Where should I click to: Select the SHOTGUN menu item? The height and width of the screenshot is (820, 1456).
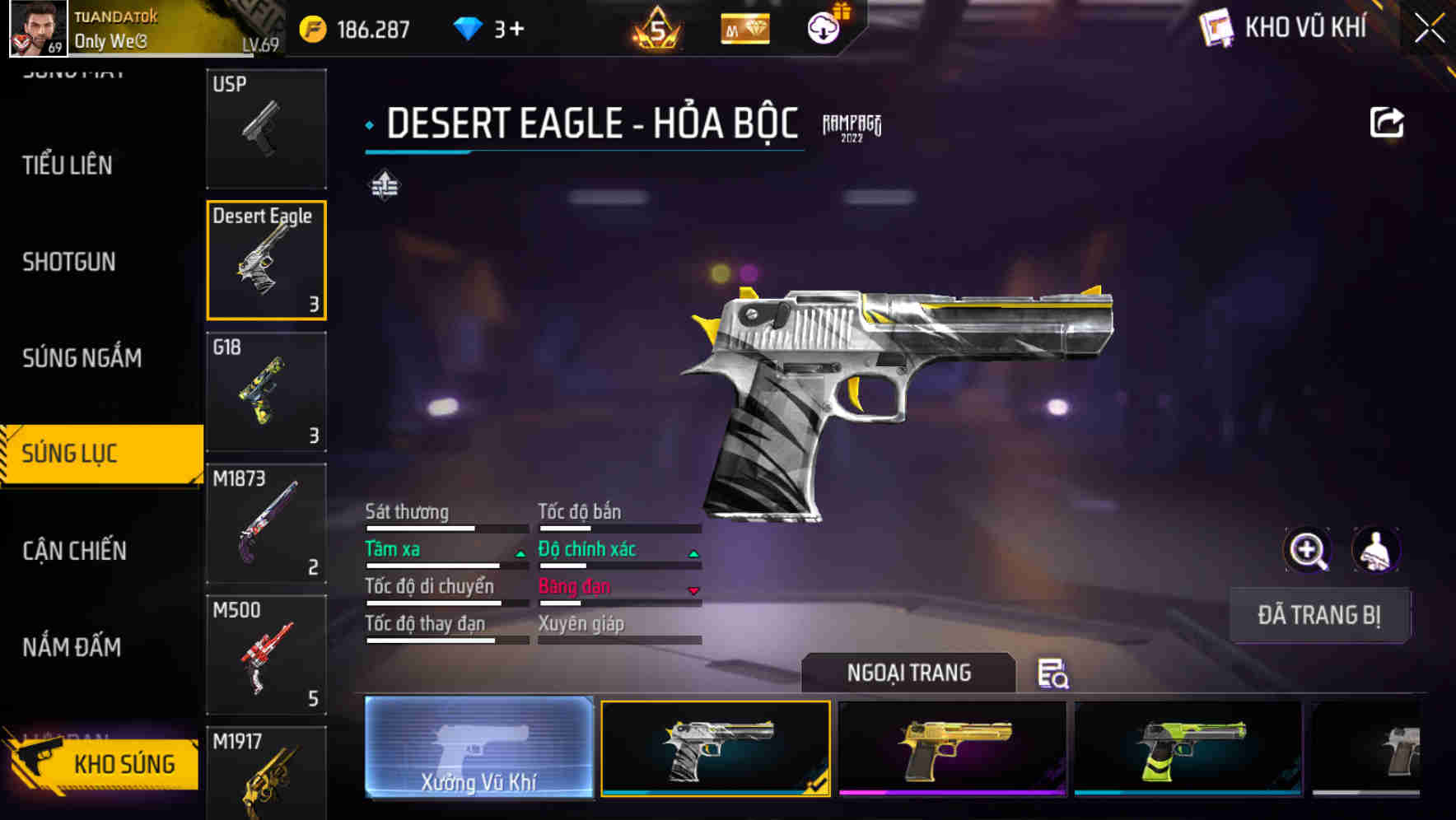(x=69, y=262)
